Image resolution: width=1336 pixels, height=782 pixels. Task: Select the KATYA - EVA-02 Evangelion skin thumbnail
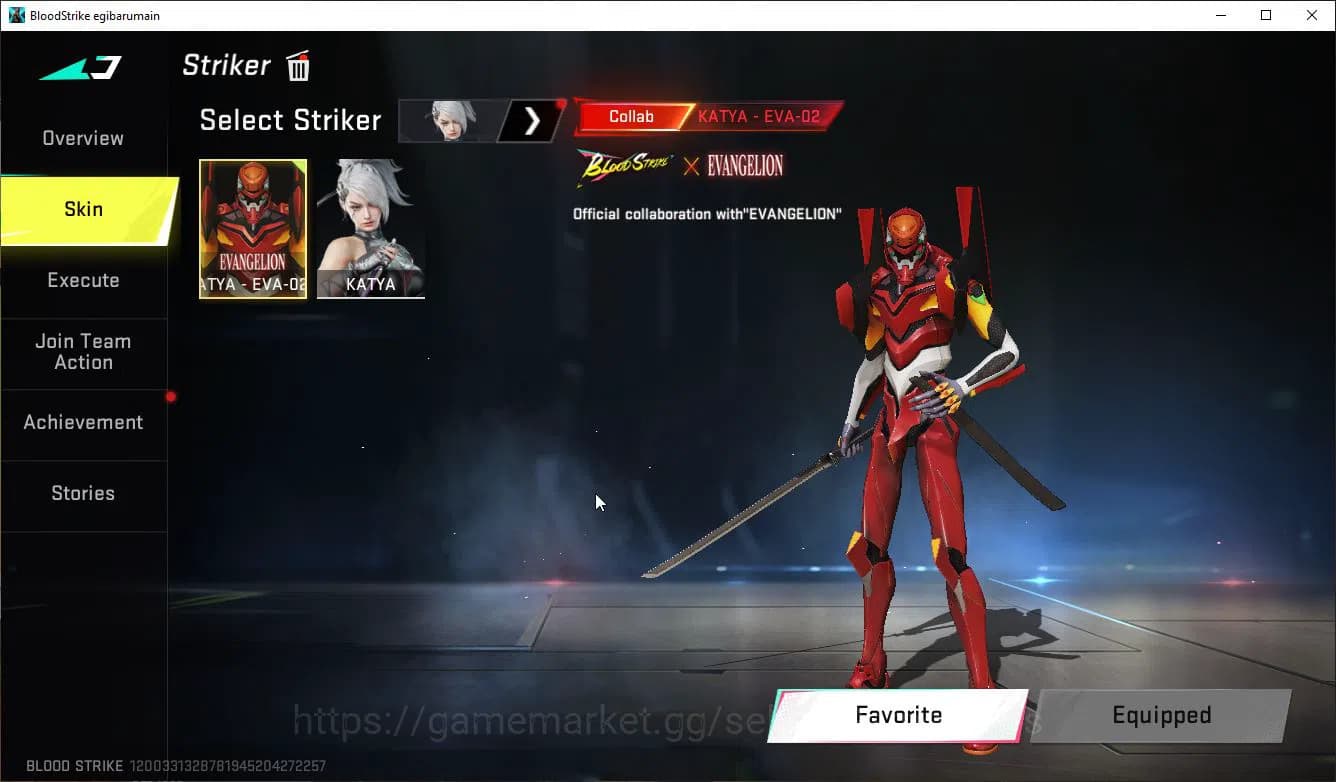(x=253, y=229)
